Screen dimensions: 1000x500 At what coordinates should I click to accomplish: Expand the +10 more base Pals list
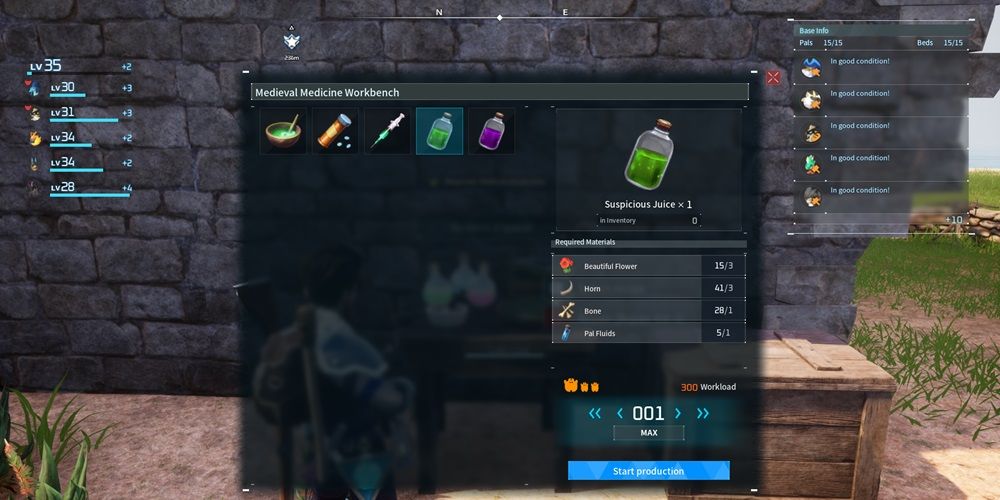[953, 220]
